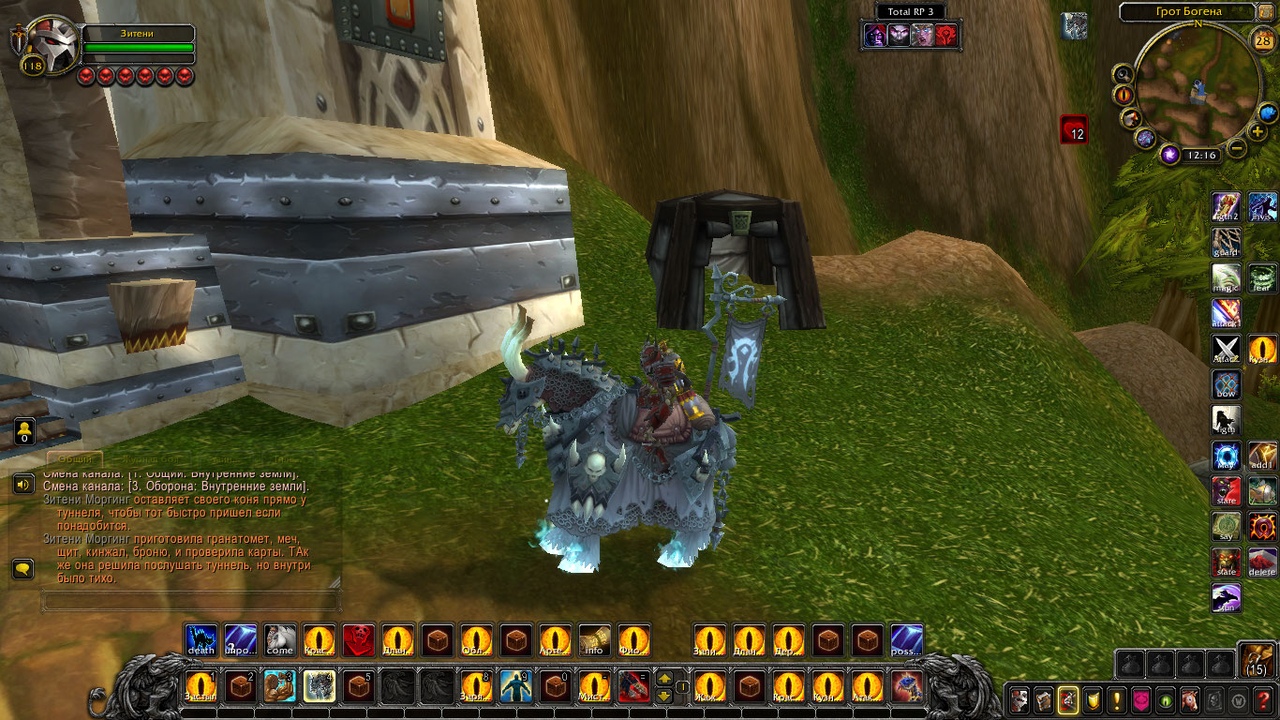The height and width of the screenshot is (720, 1280).
Task: Open the achievements shield micro button
Action: [x=1093, y=700]
